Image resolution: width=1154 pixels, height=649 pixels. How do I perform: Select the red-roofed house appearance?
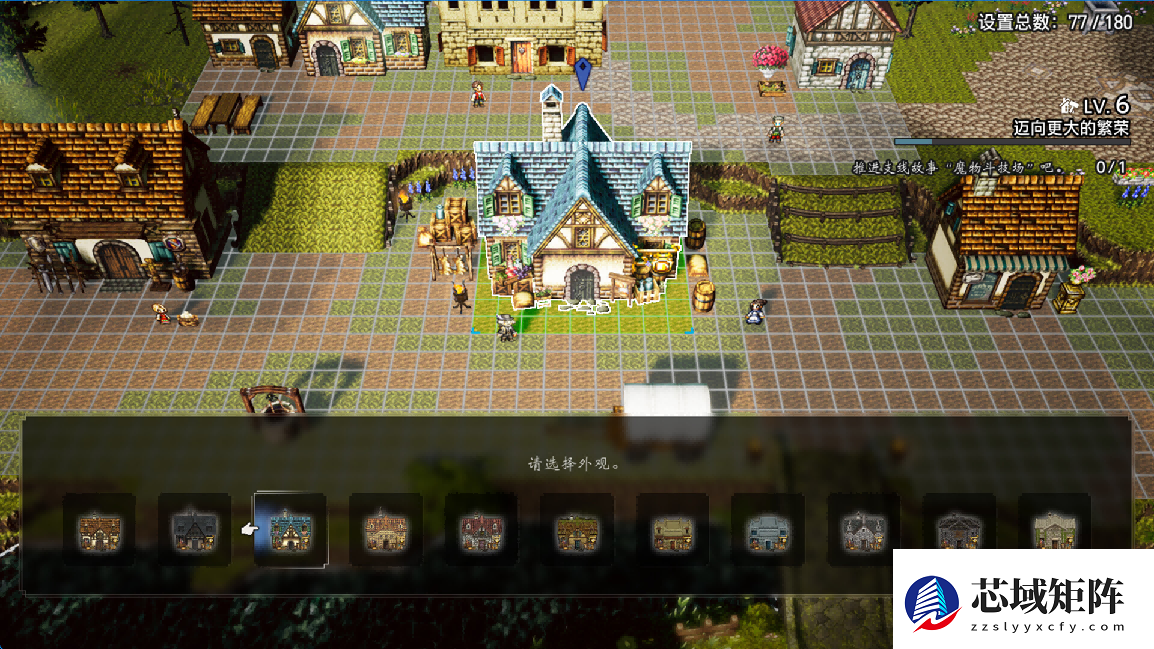pos(481,530)
